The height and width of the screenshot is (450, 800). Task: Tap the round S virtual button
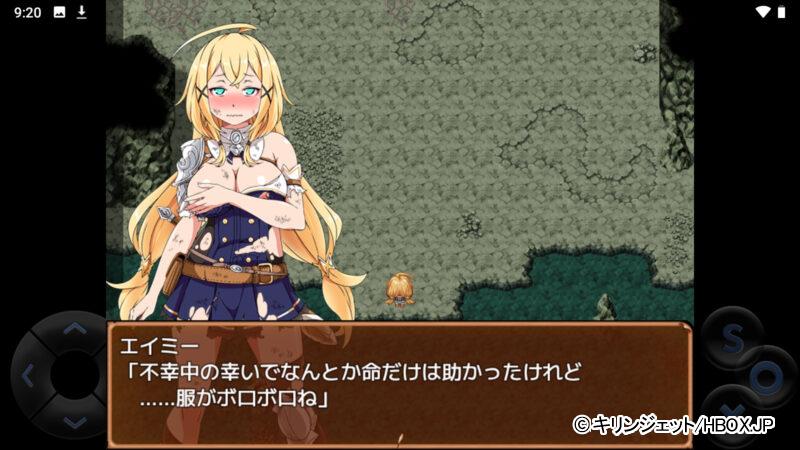(x=729, y=338)
